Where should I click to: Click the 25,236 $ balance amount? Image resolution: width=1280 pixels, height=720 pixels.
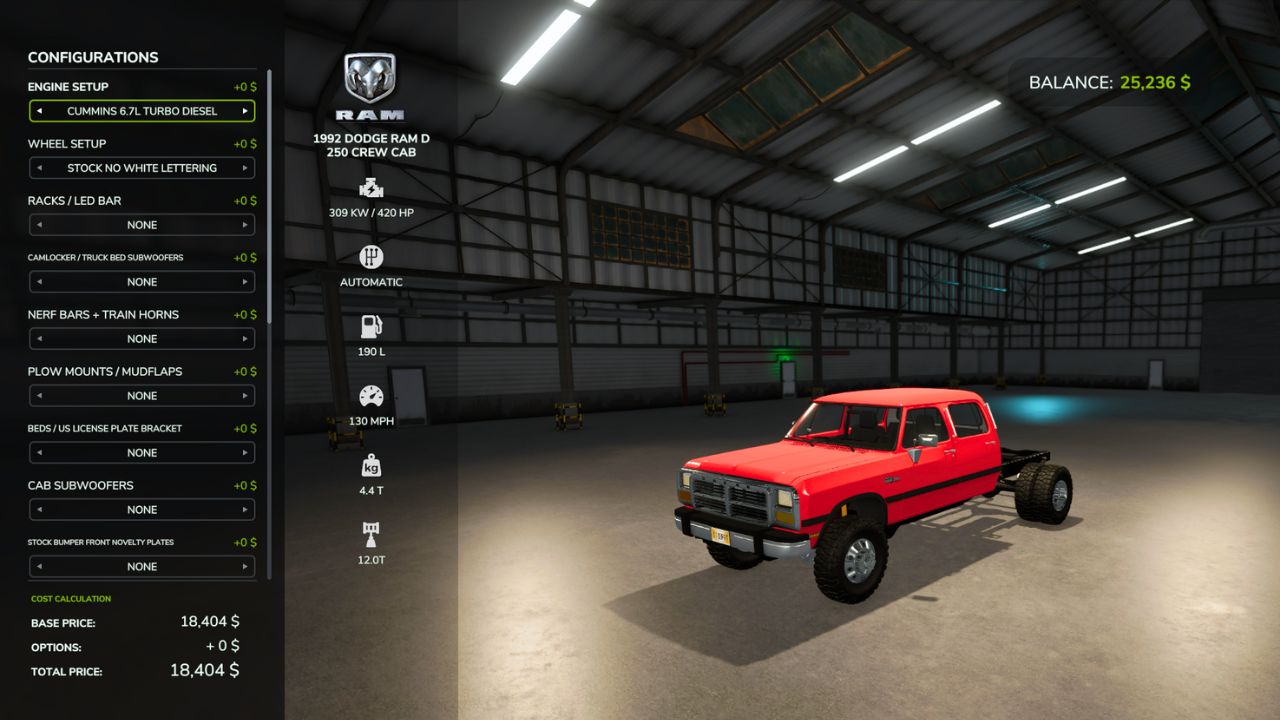(1154, 82)
